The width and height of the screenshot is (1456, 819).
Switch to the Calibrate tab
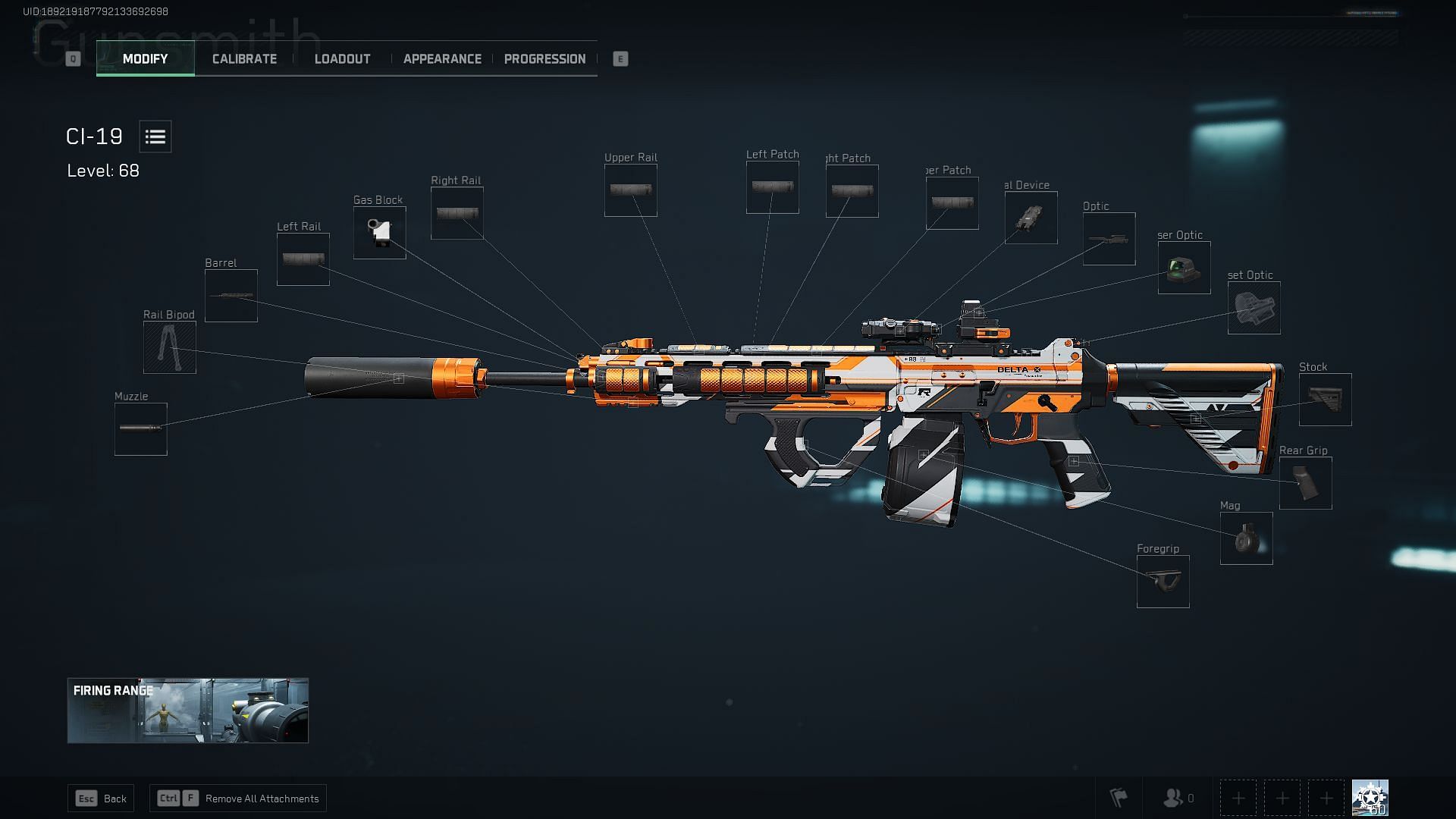pyautogui.click(x=244, y=59)
